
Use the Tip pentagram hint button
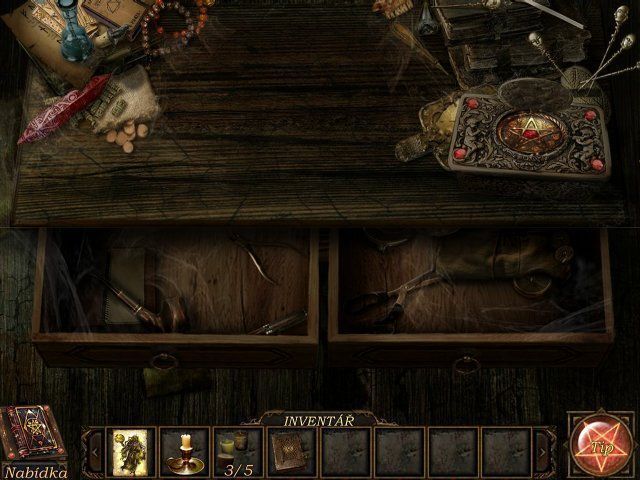(601, 444)
